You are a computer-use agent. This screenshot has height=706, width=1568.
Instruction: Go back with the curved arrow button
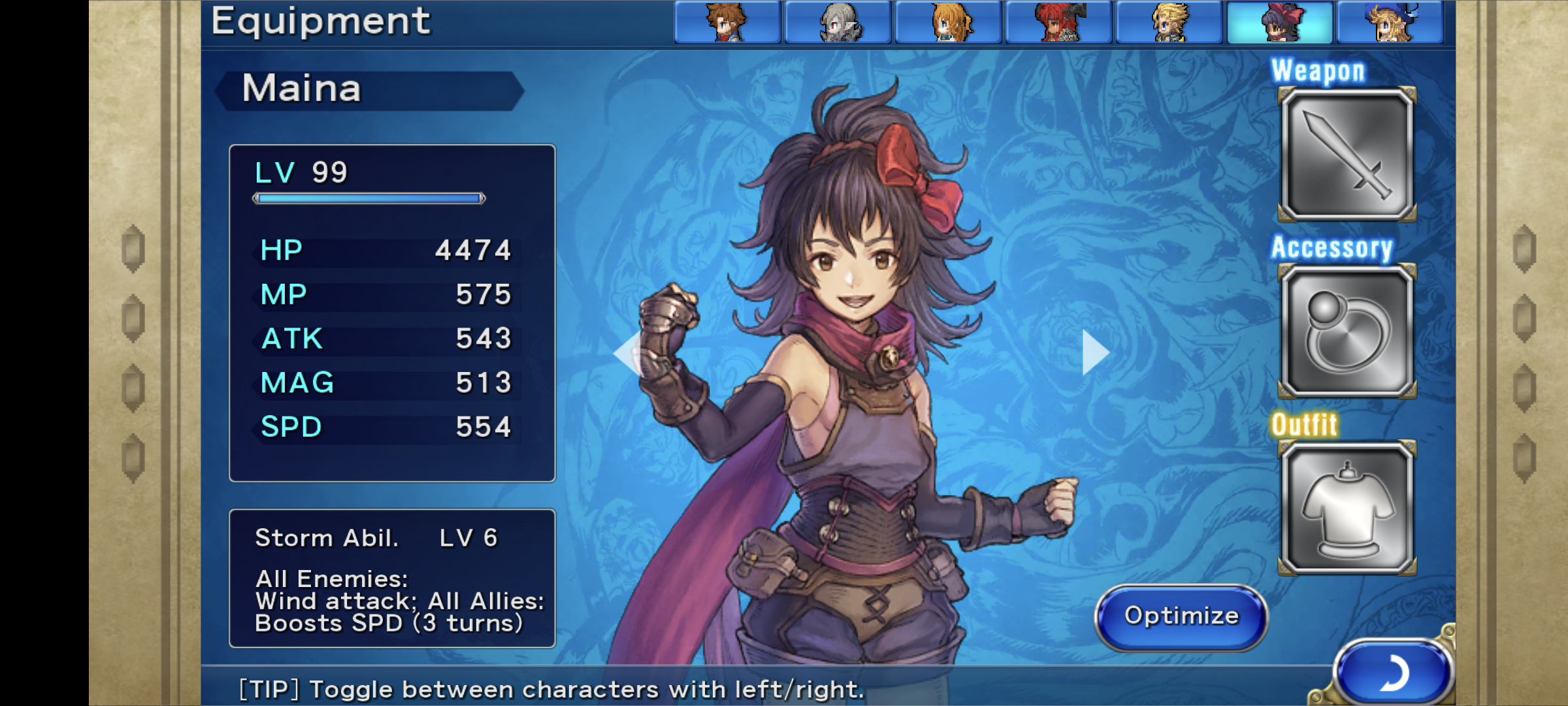1392,673
